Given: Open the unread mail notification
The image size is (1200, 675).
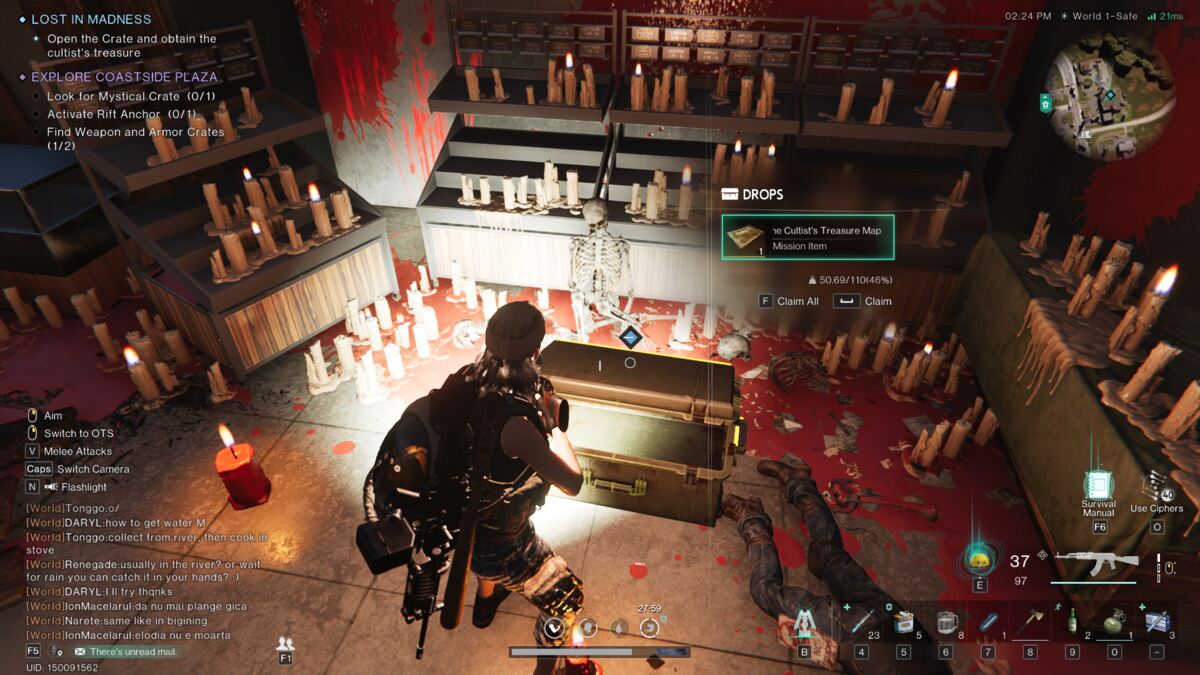Looking at the screenshot, I should pos(125,652).
